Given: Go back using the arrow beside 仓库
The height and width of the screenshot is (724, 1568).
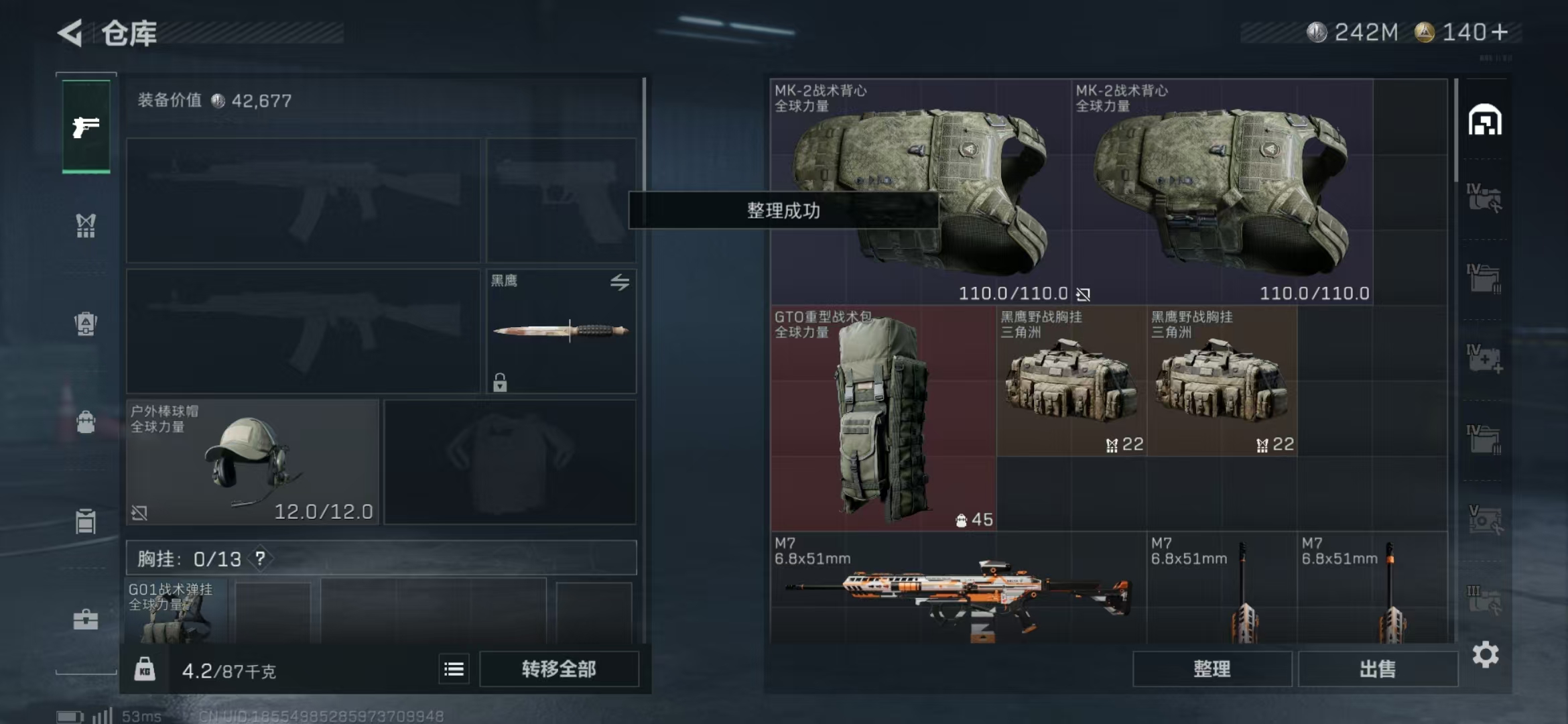Looking at the screenshot, I should tap(70, 32).
